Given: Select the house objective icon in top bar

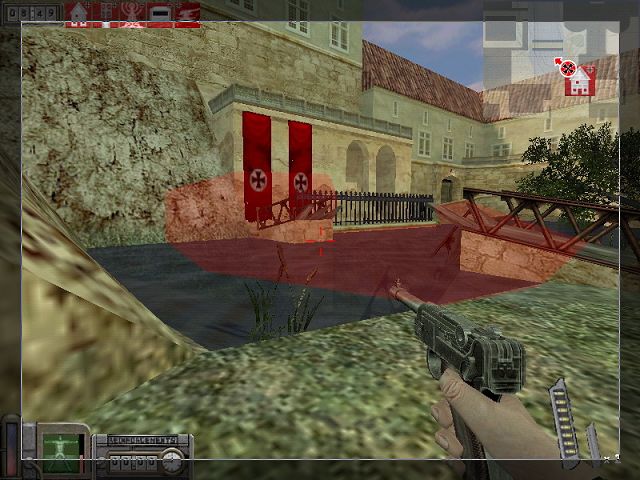Looking at the screenshot, I should click(x=77, y=13).
